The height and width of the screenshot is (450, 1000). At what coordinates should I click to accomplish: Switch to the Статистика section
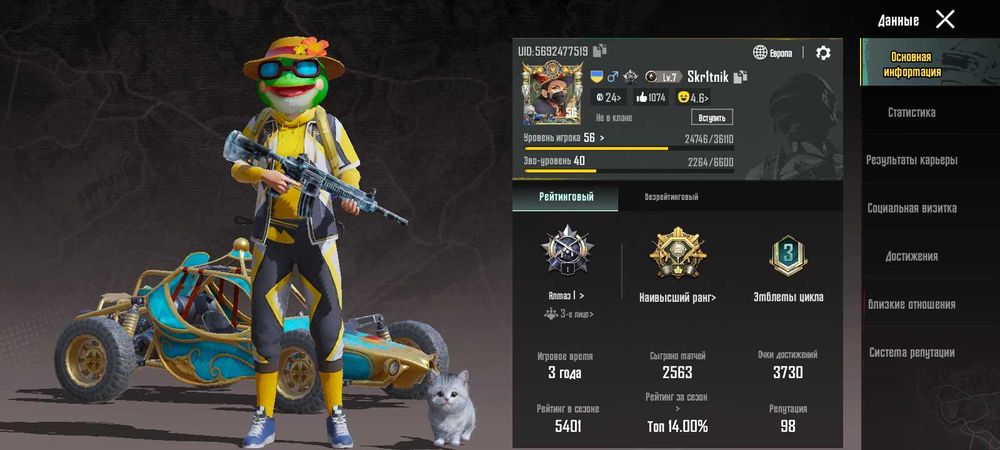[x=911, y=113]
